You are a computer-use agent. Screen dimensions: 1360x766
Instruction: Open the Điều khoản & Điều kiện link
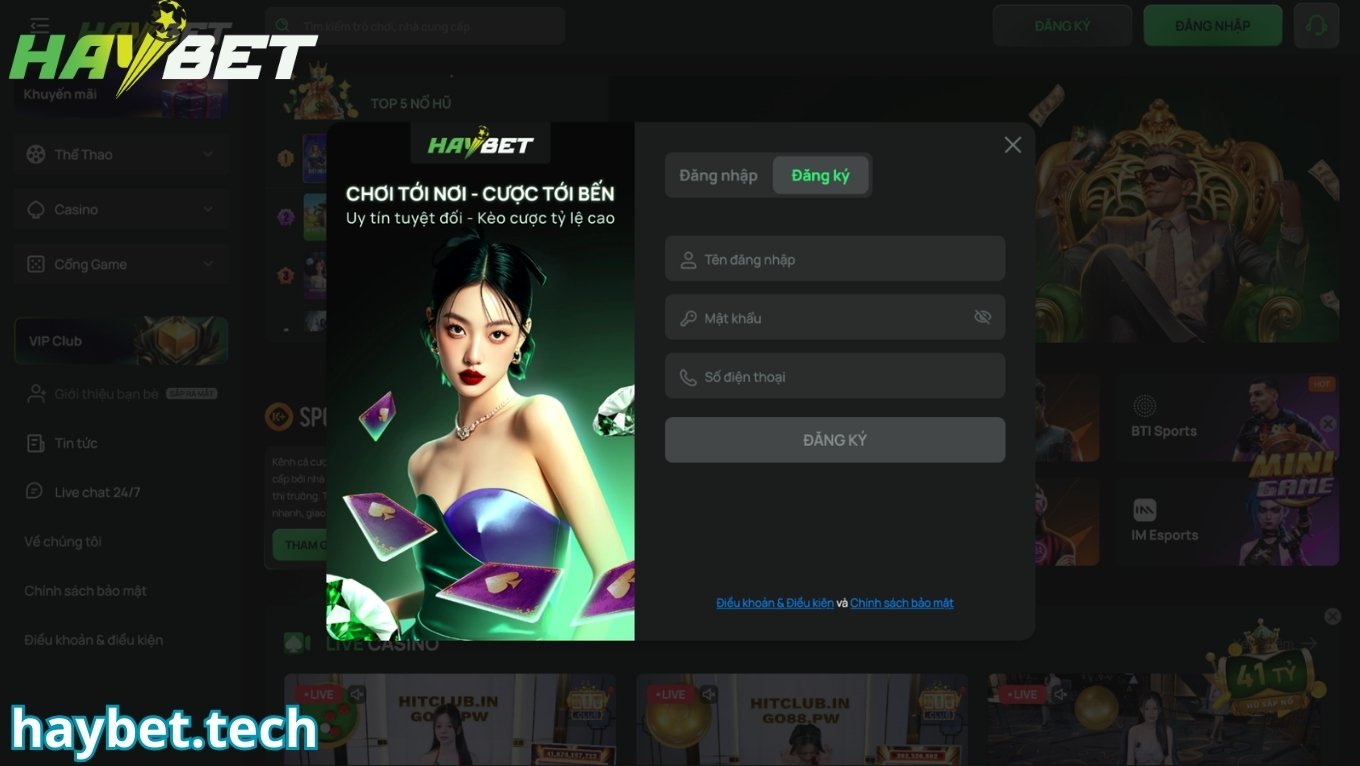click(x=775, y=603)
